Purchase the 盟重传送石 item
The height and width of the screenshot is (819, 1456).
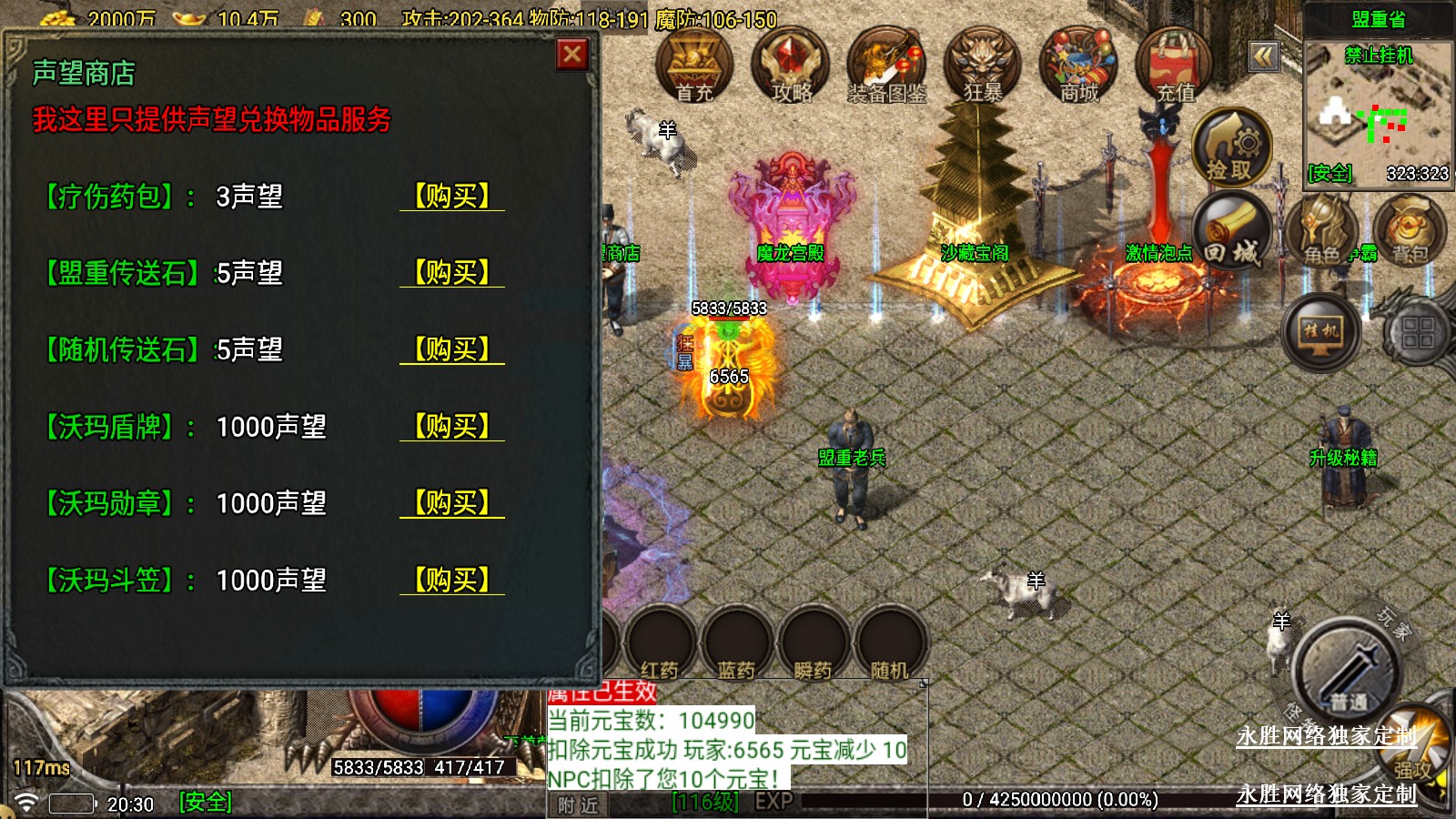click(452, 272)
